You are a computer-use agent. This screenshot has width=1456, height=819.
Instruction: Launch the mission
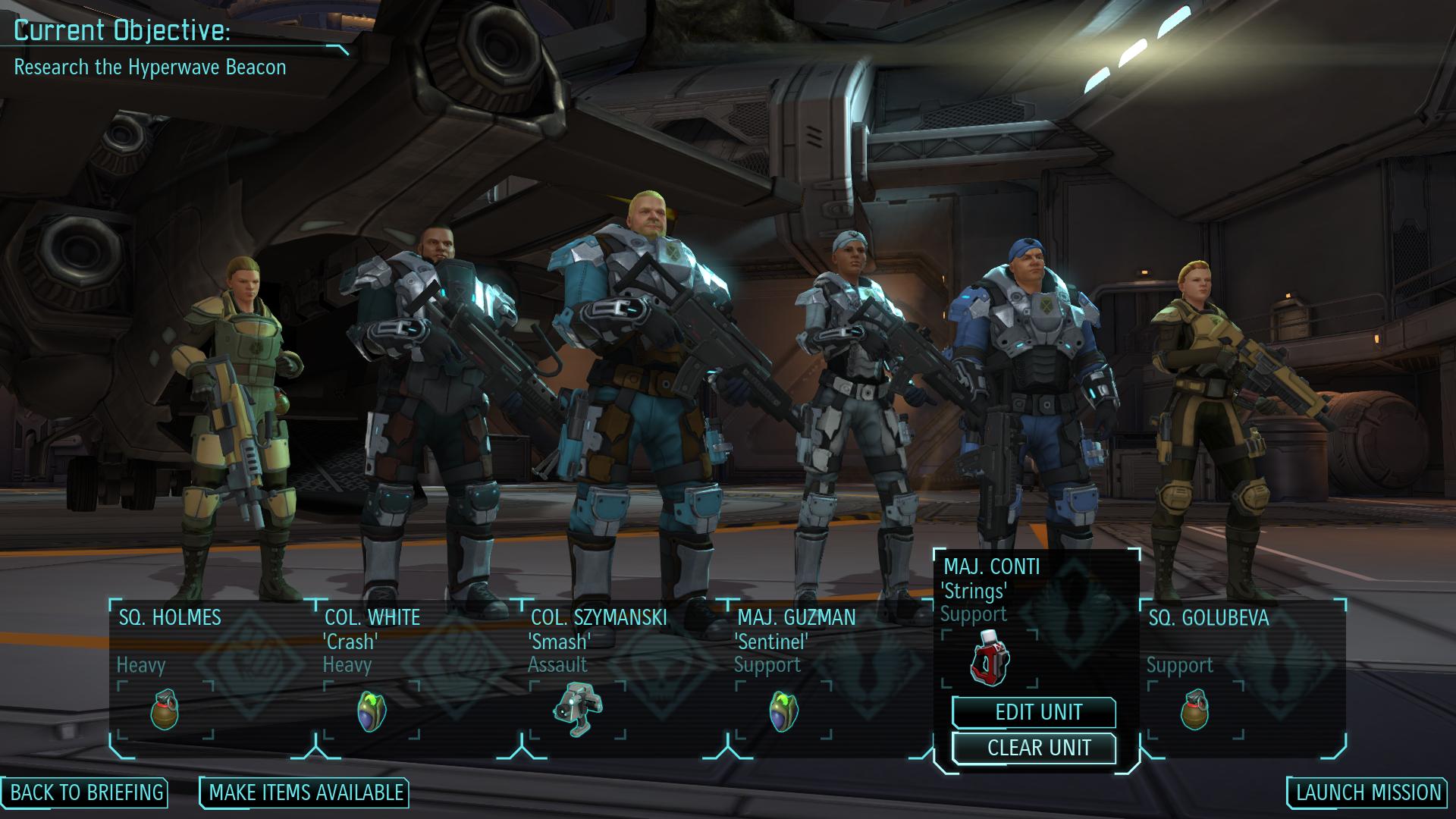pos(1367,792)
